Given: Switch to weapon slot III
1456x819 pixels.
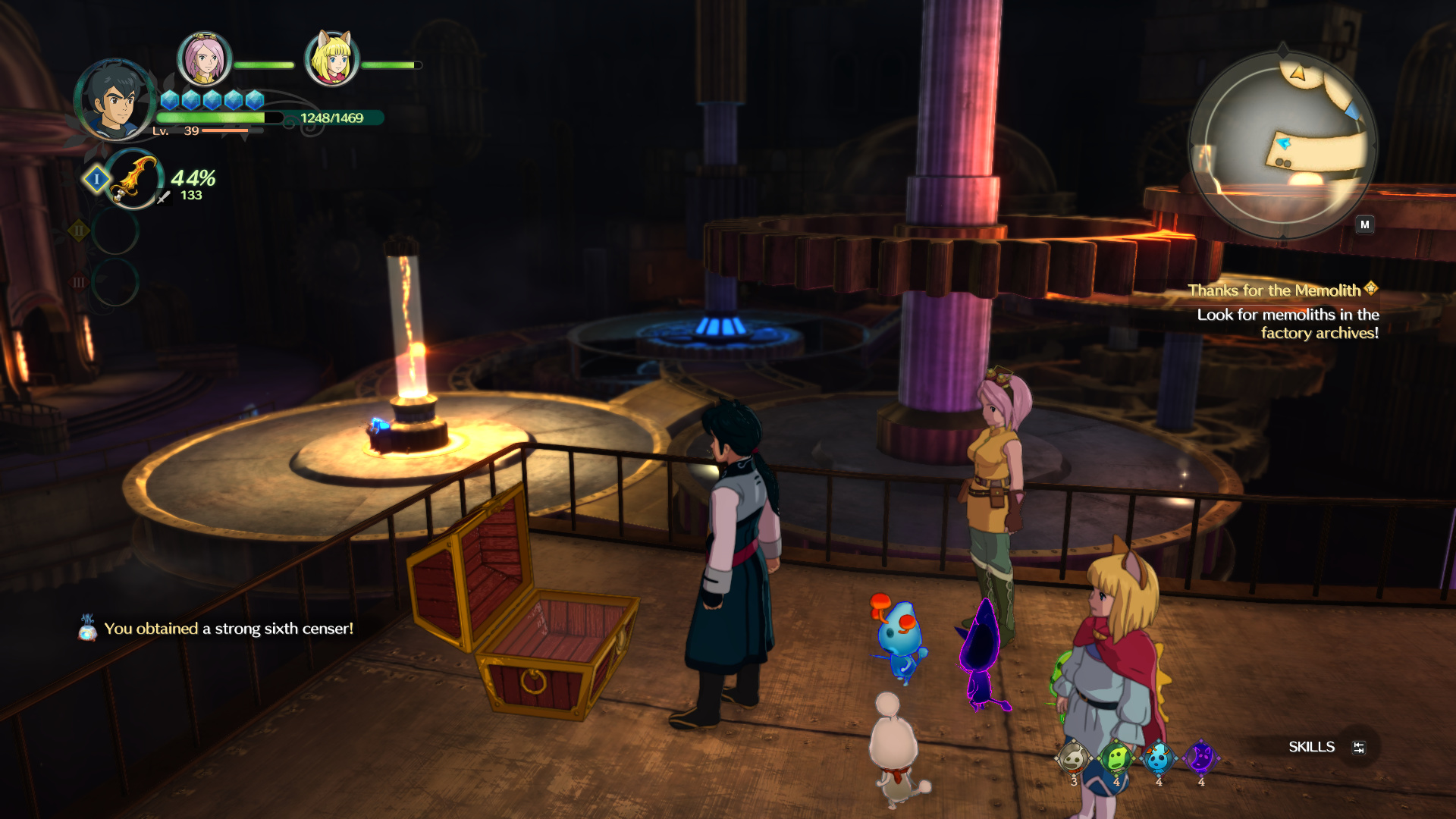Looking at the screenshot, I should [115, 282].
